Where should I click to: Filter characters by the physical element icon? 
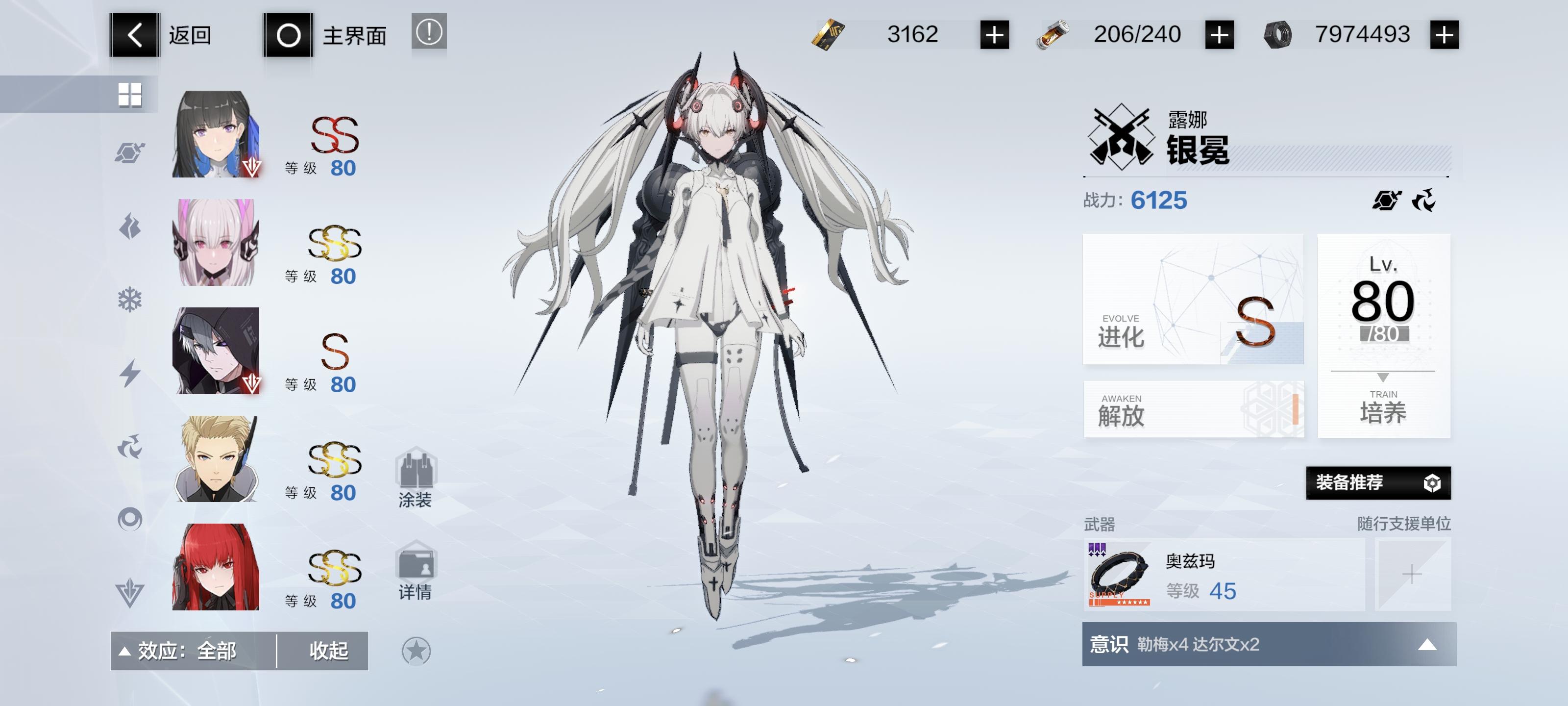pos(131,153)
